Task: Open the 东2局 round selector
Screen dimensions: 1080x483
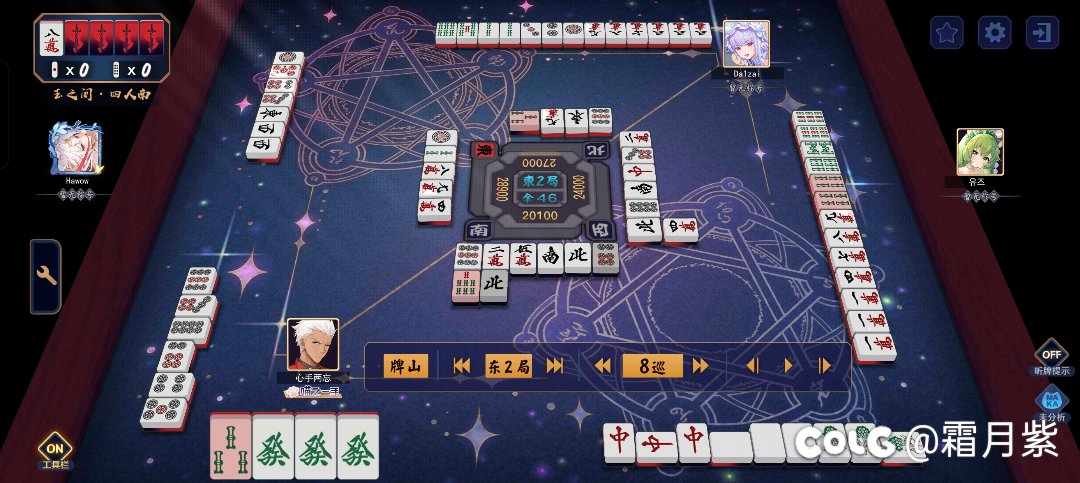Action: [508, 367]
